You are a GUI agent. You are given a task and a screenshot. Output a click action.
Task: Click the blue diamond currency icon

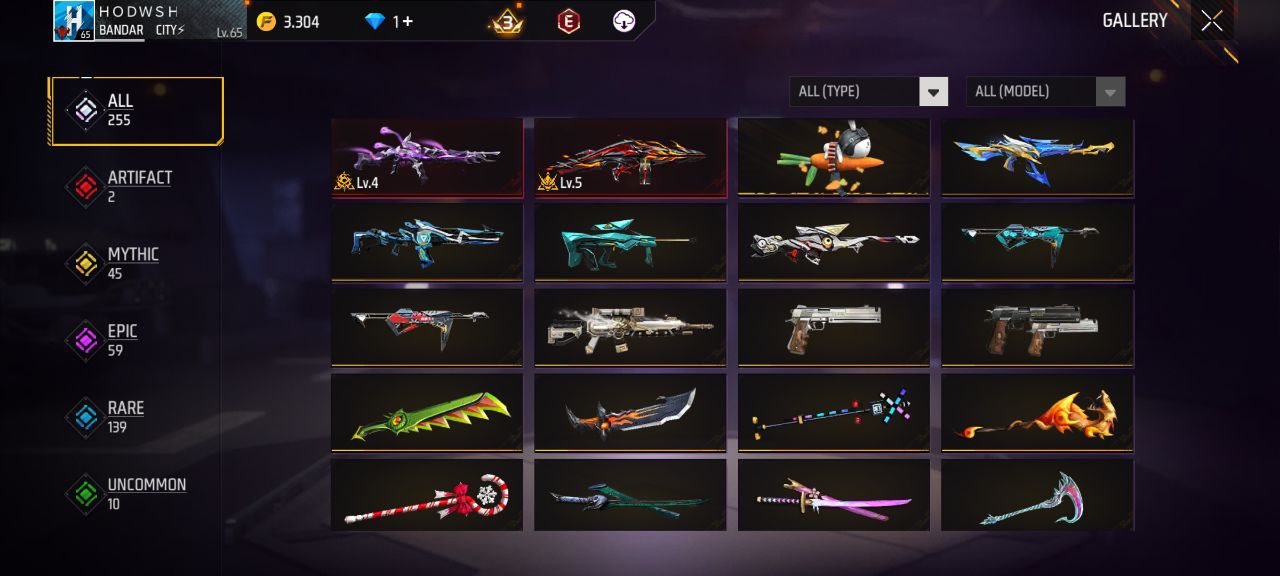(375, 21)
